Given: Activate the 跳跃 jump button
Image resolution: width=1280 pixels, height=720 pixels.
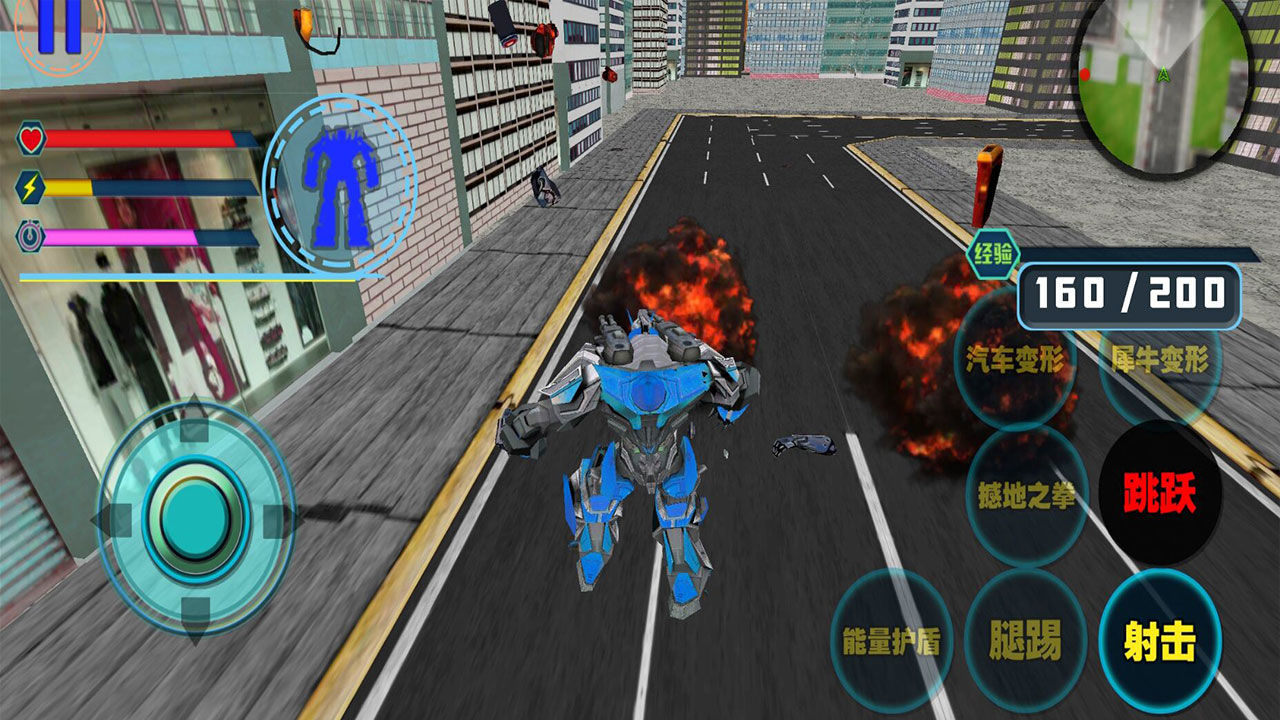Looking at the screenshot, I should click(1159, 494).
